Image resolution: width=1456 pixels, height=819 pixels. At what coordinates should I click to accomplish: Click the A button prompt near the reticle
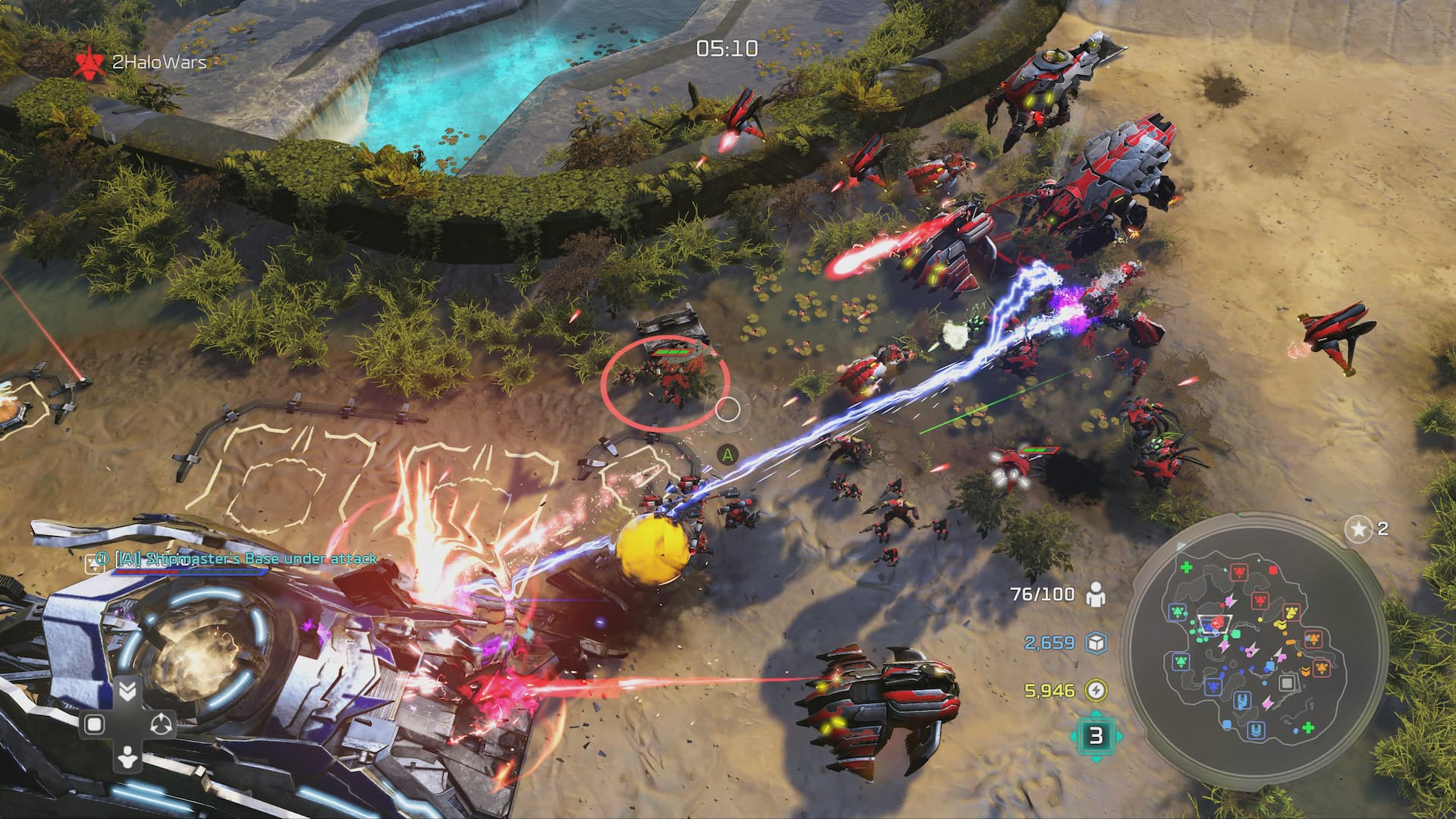coord(730,455)
